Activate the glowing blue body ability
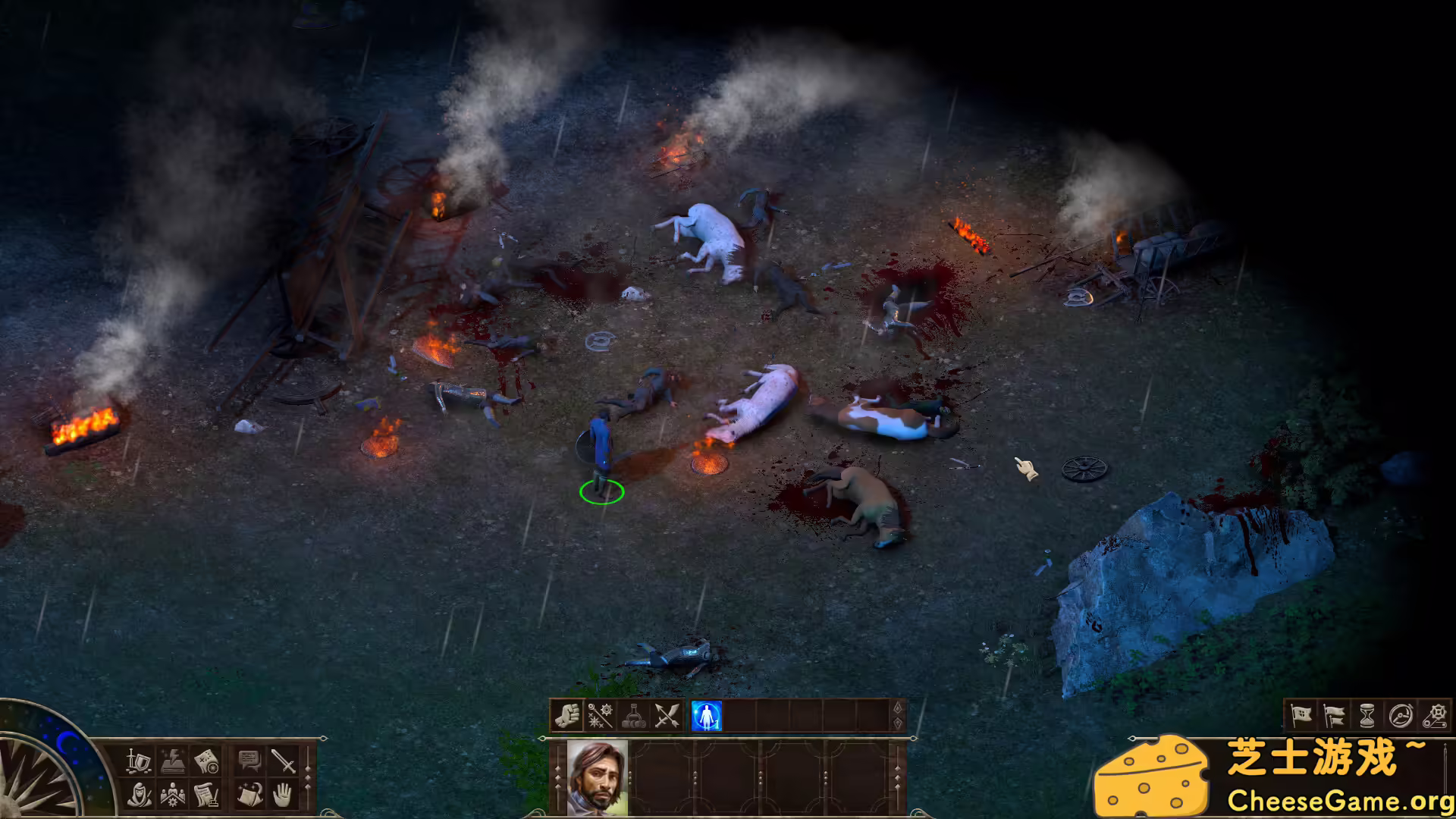1456x819 pixels. click(x=707, y=716)
